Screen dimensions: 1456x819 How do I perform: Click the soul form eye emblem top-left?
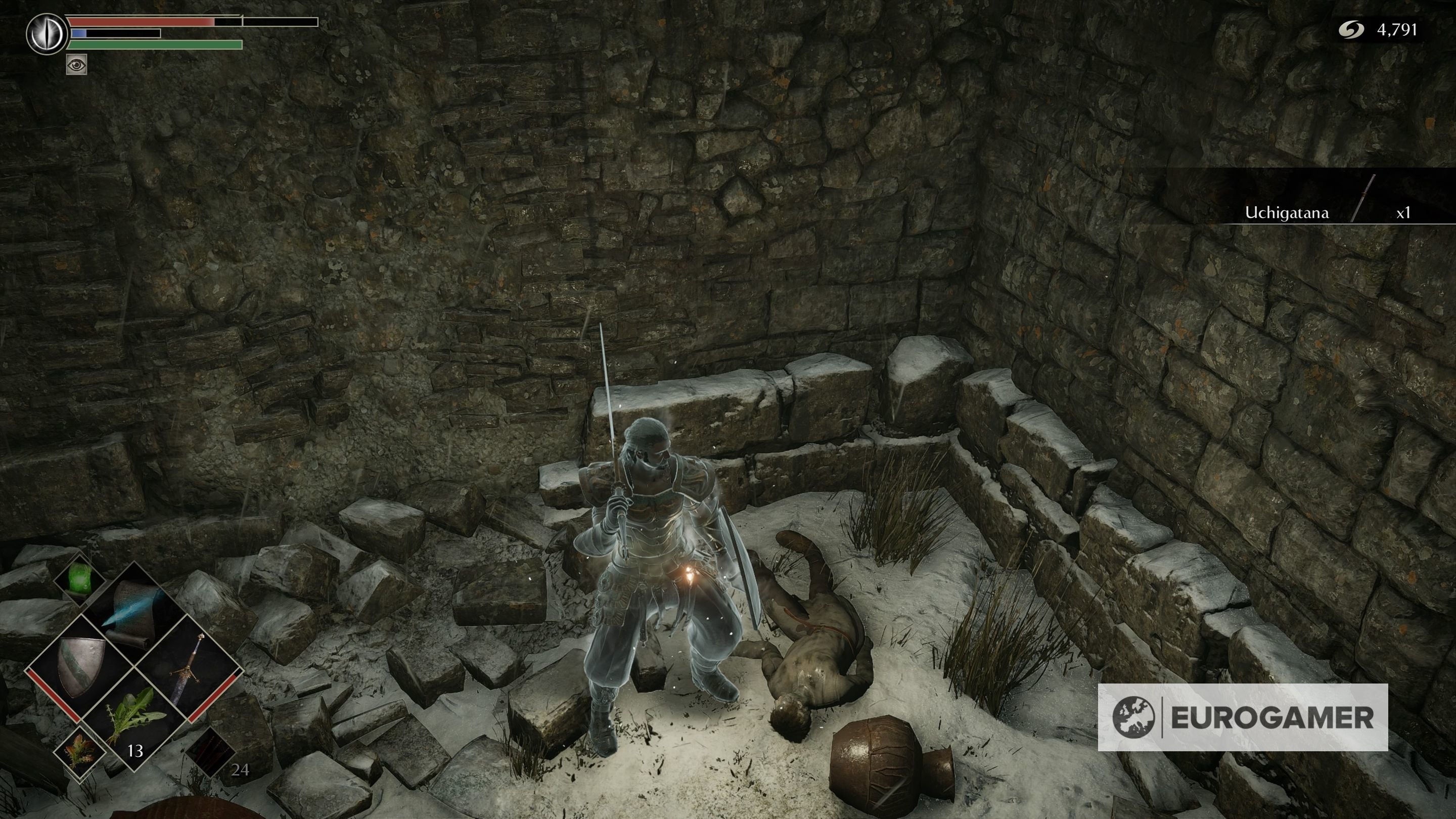point(47,34)
